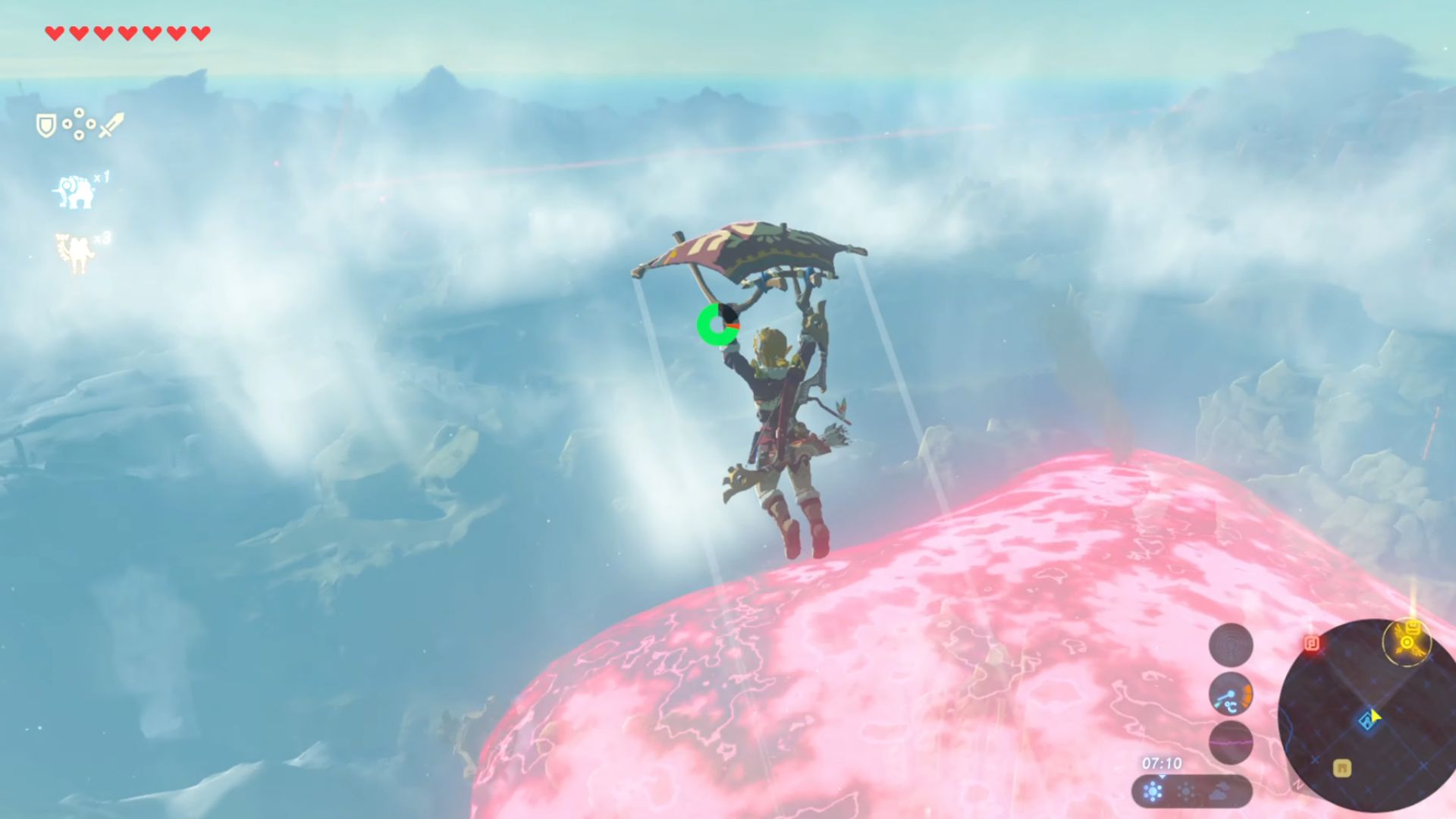Viewport: 1456px width, 819px height.
Task: Click the sun forecast icon
Action: click(1185, 792)
